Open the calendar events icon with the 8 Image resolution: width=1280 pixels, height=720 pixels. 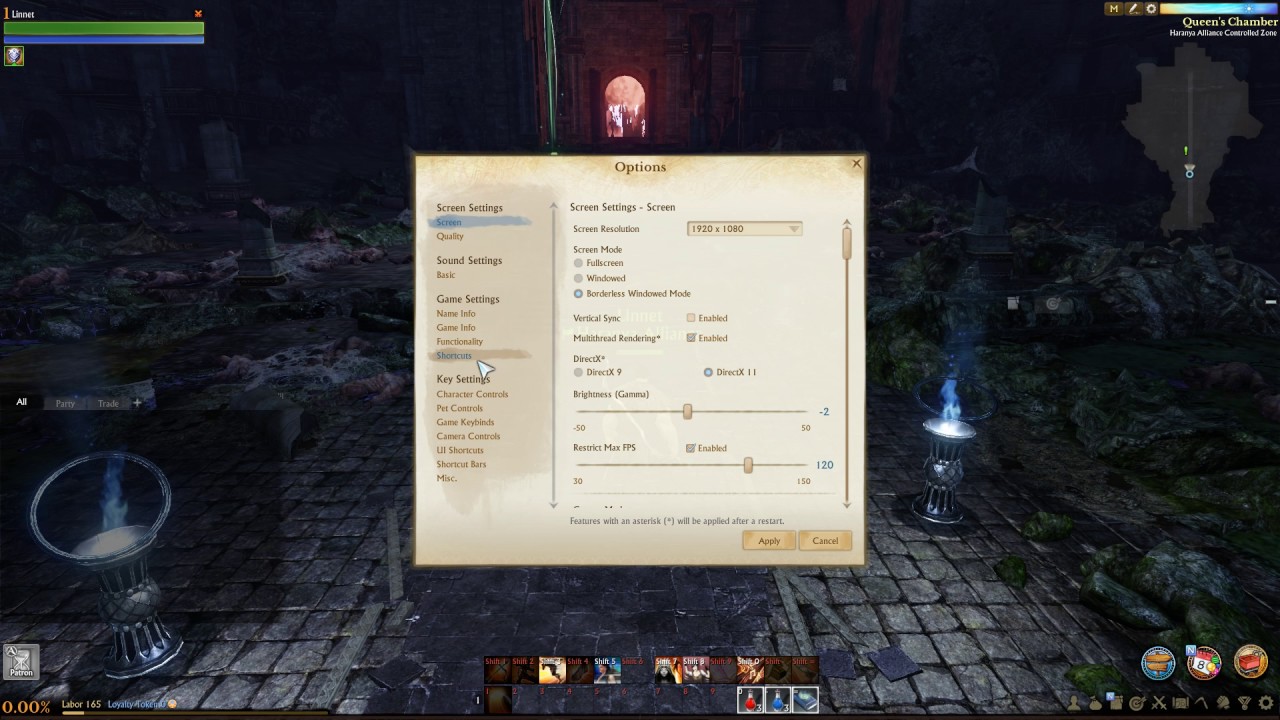(1203, 663)
